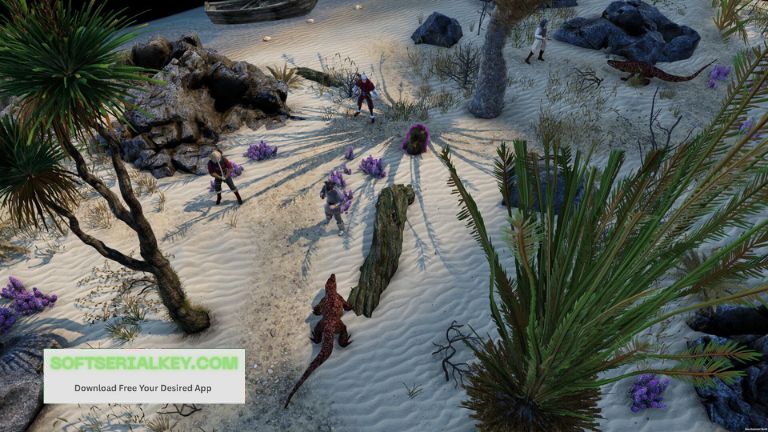768x432 pixels.
Task: Click the SOFTSERIALKEY.COM download banner
Action: (144, 375)
